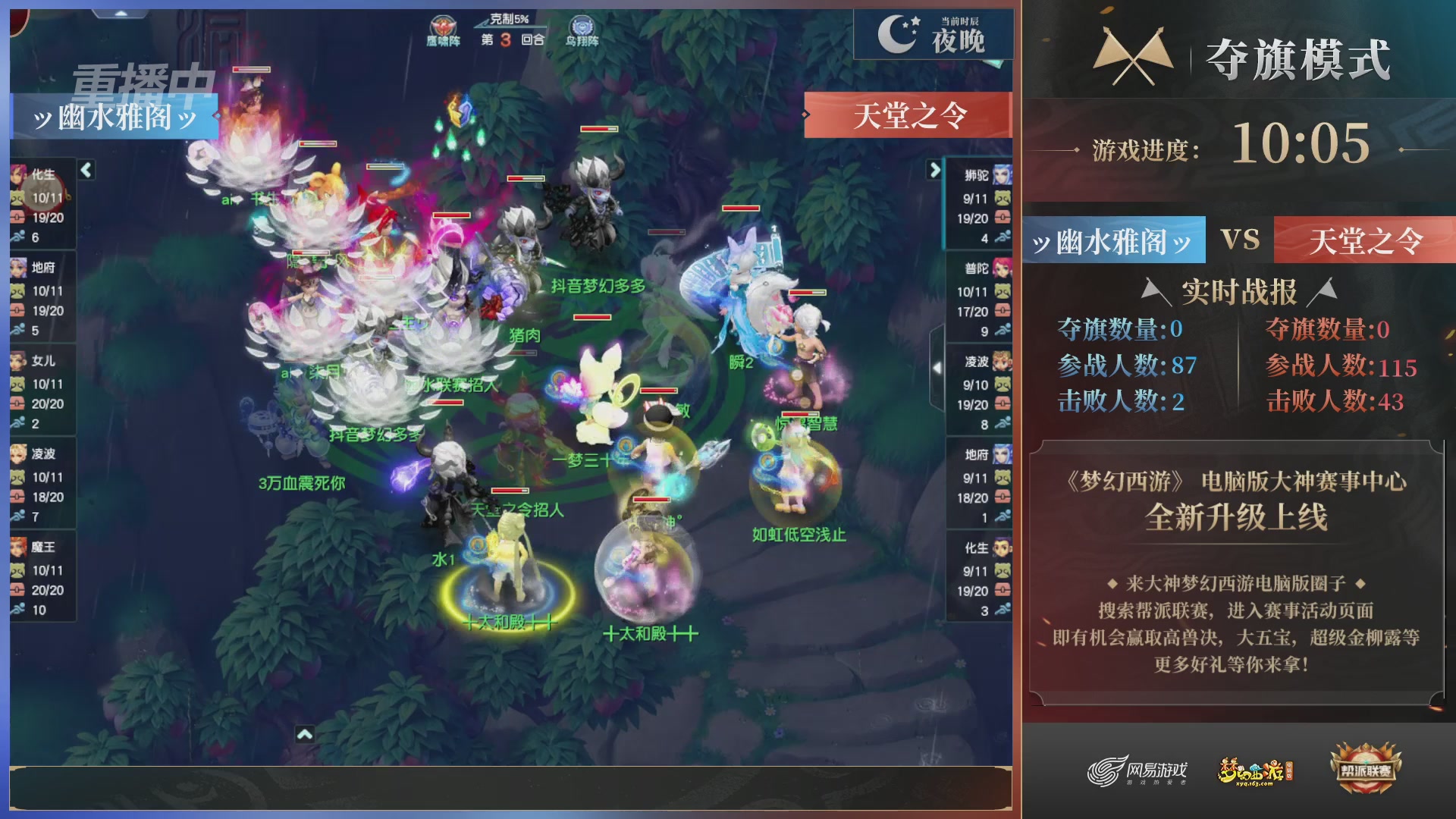The height and width of the screenshot is (819, 1456).
Task: Click the health gourd icon on the 普陀 panel
Action: pos(1003,309)
